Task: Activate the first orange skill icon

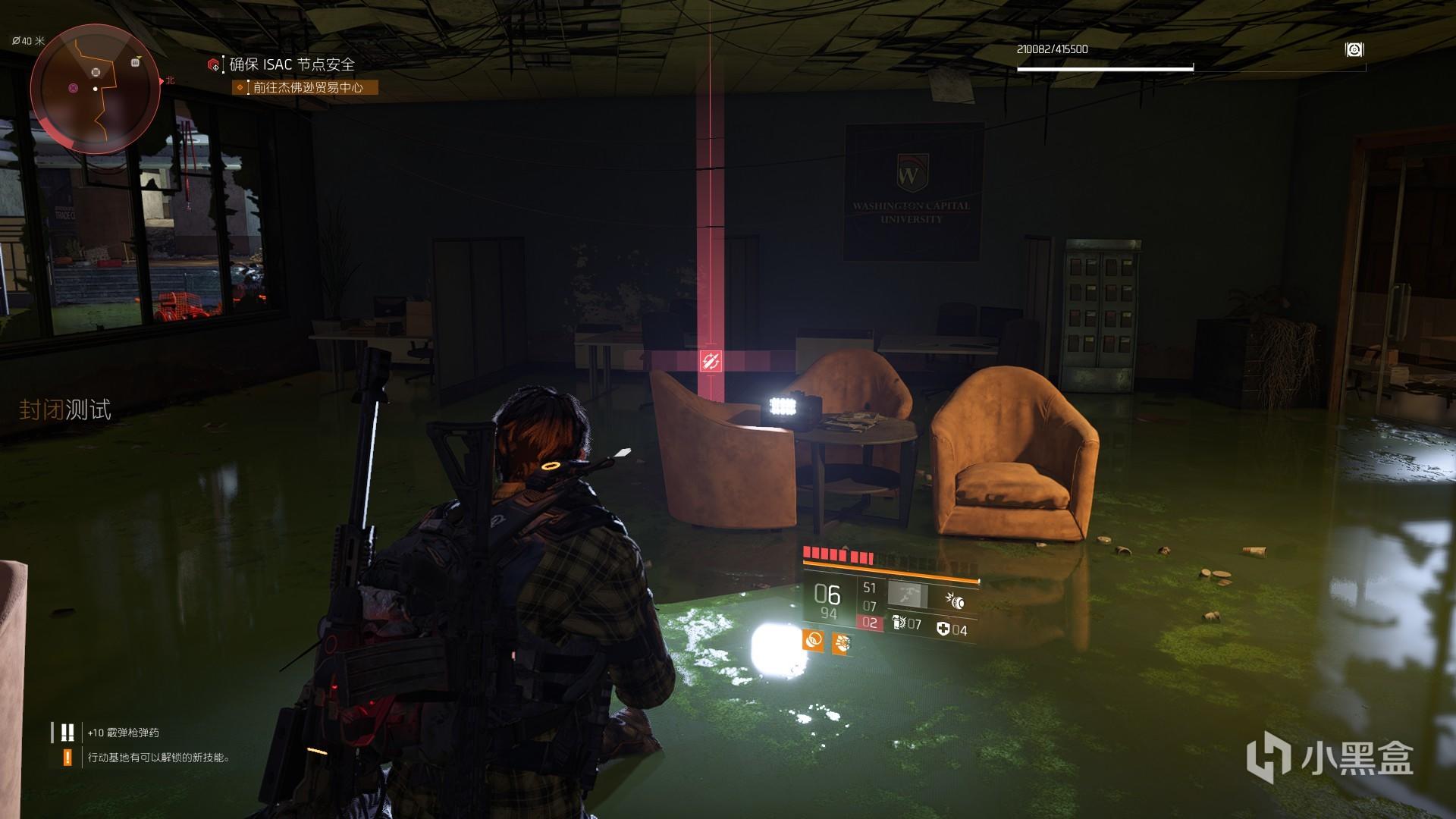Action: (813, 641)
